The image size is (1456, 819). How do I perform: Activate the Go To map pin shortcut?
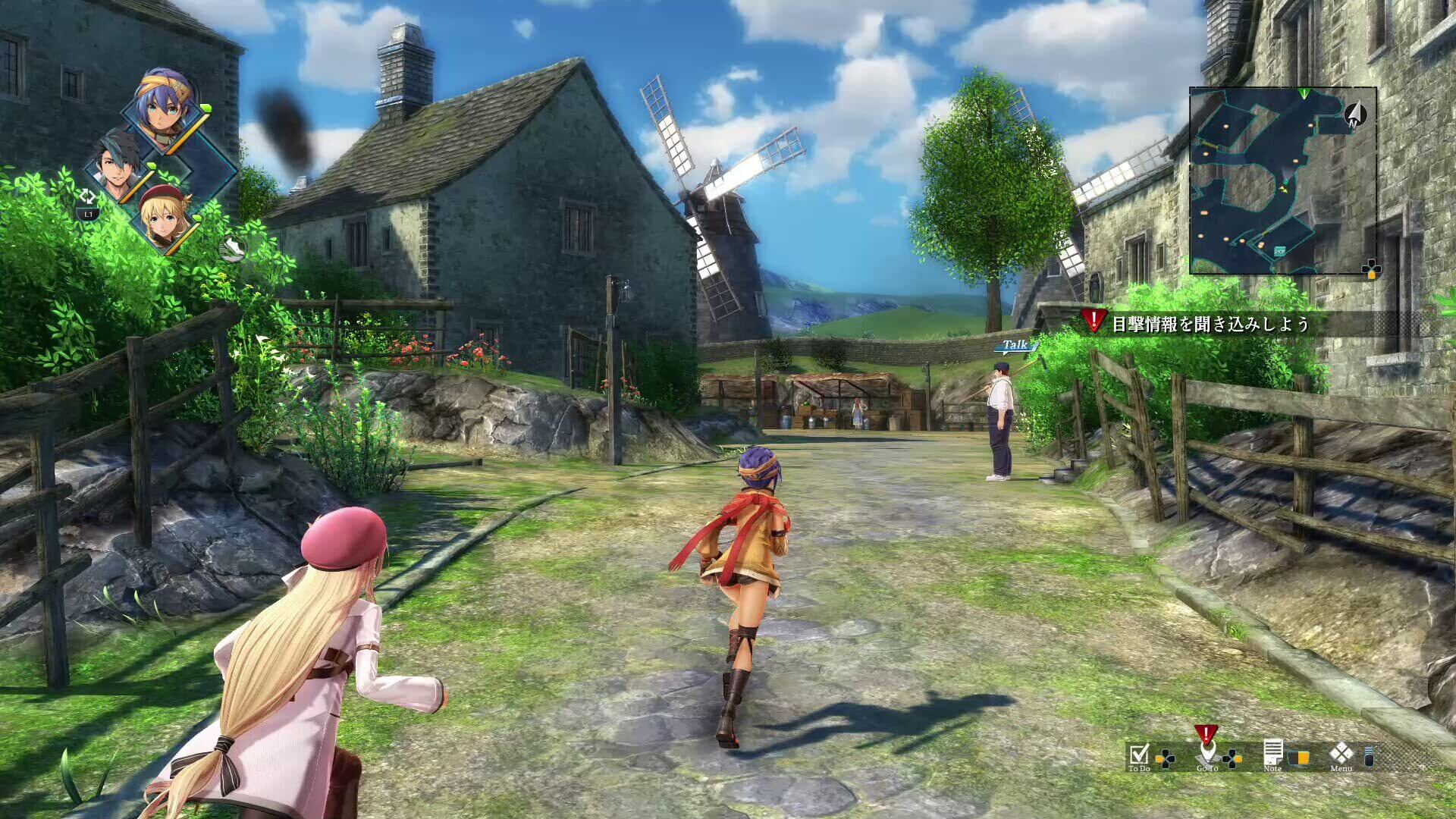(1207, 754)
